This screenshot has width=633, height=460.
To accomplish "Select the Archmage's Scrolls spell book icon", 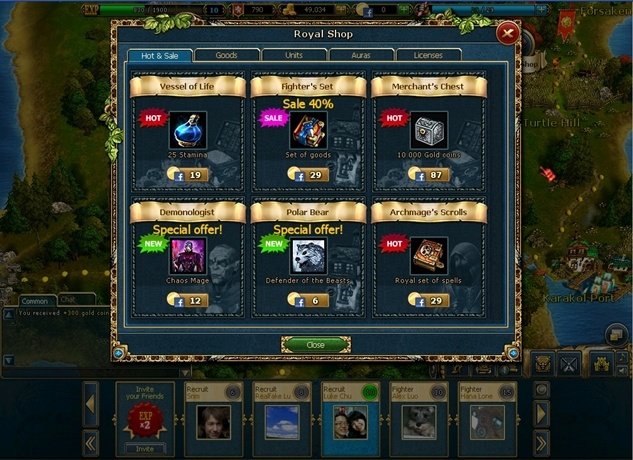I will (x=428, y=256).
